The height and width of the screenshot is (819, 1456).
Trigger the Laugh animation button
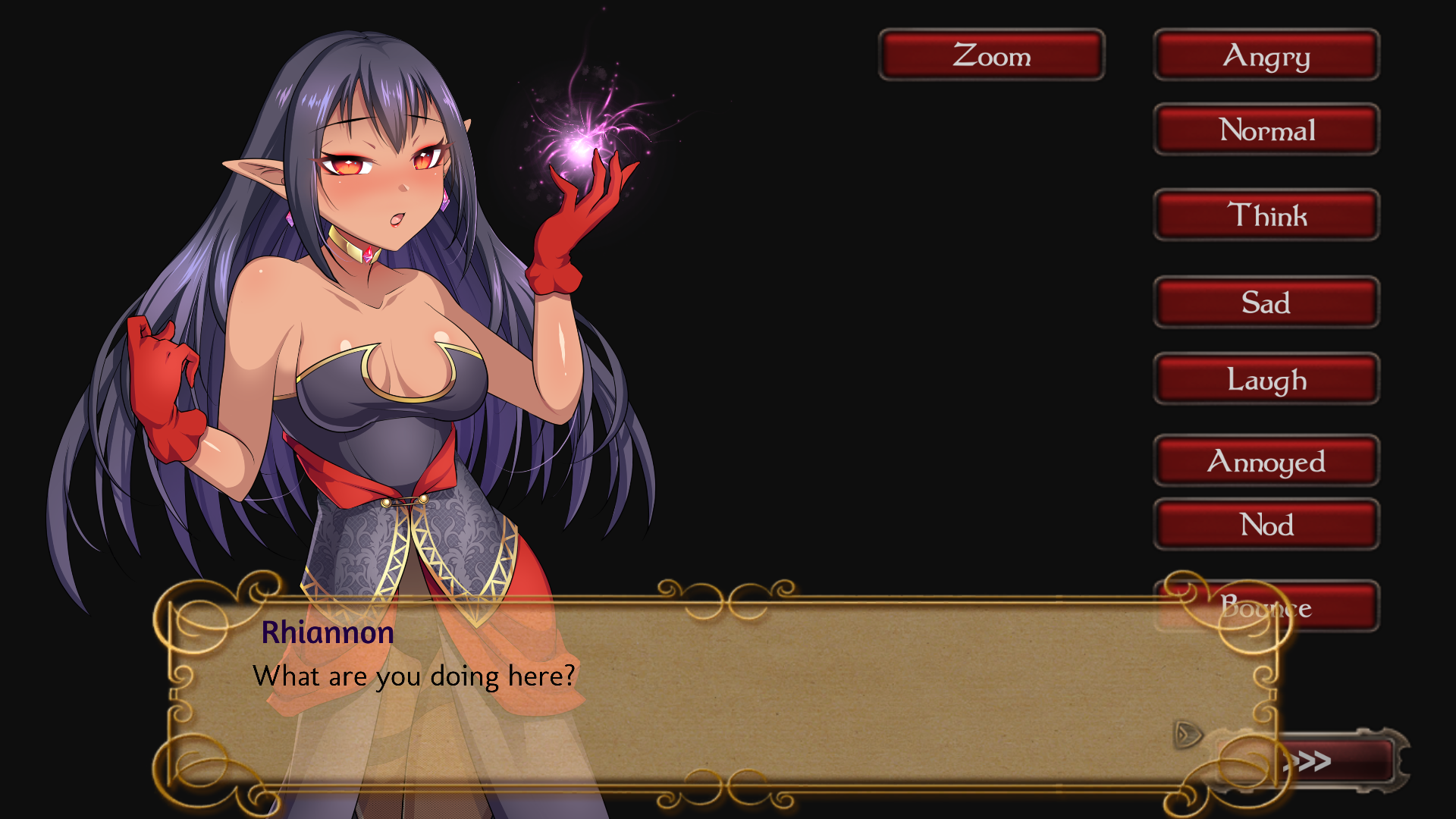click(x=1266, y=379)
